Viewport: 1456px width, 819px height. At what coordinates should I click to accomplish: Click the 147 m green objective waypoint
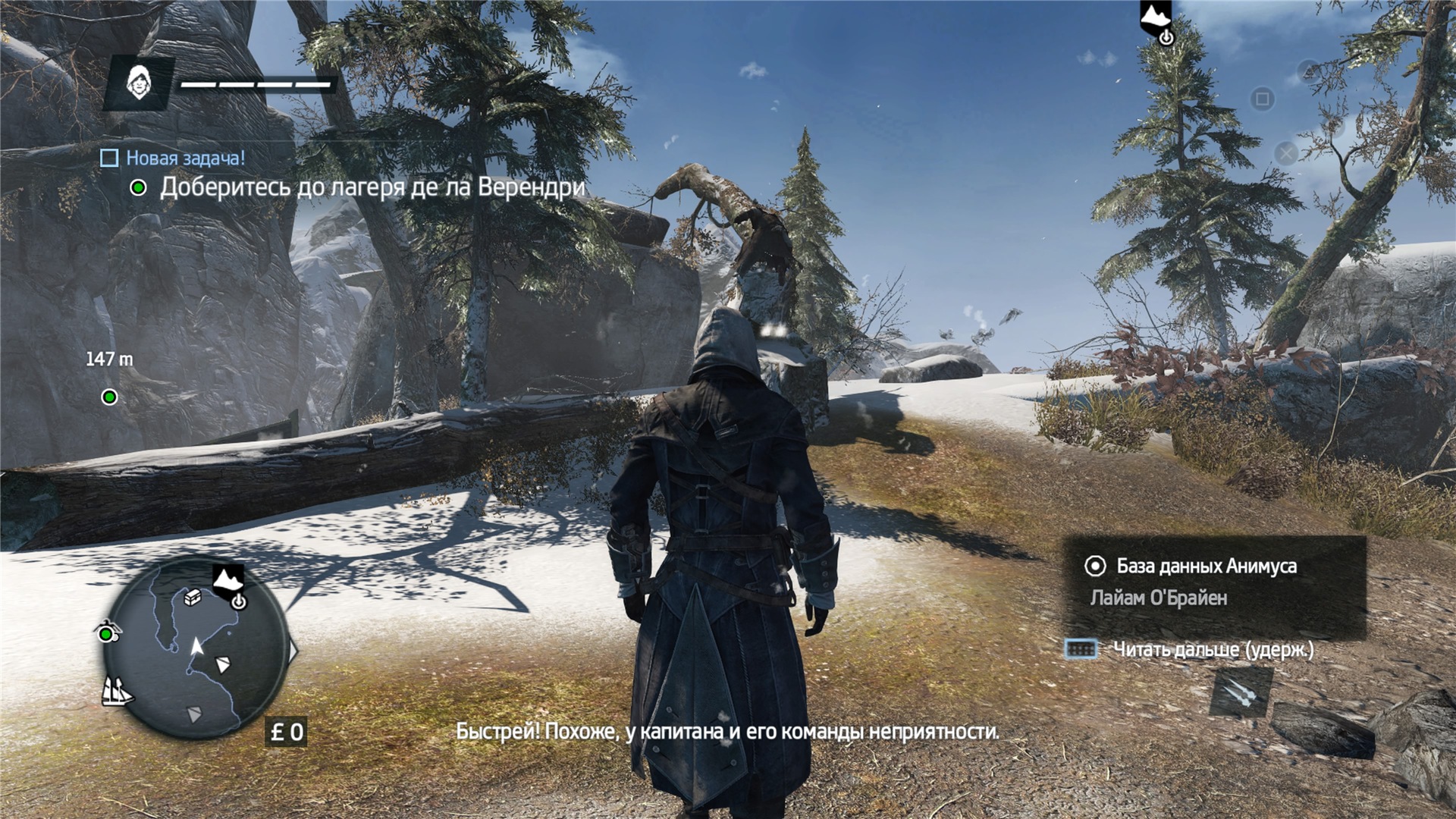pos(110,397)
